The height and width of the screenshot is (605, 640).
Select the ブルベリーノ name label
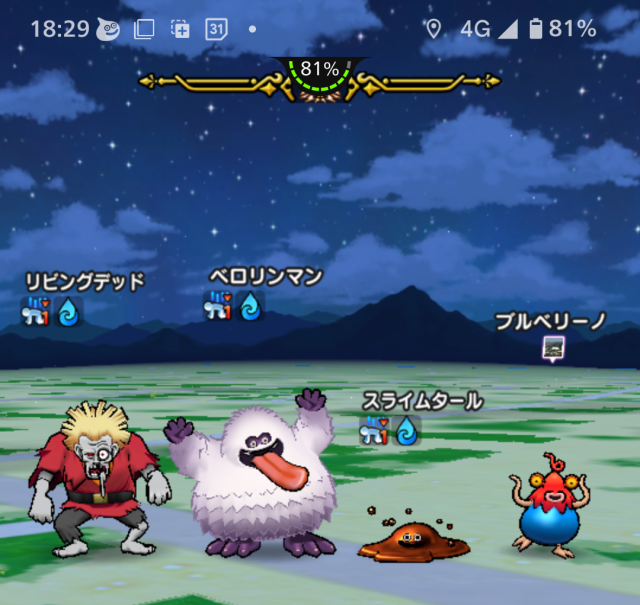[x=551, y=322]
